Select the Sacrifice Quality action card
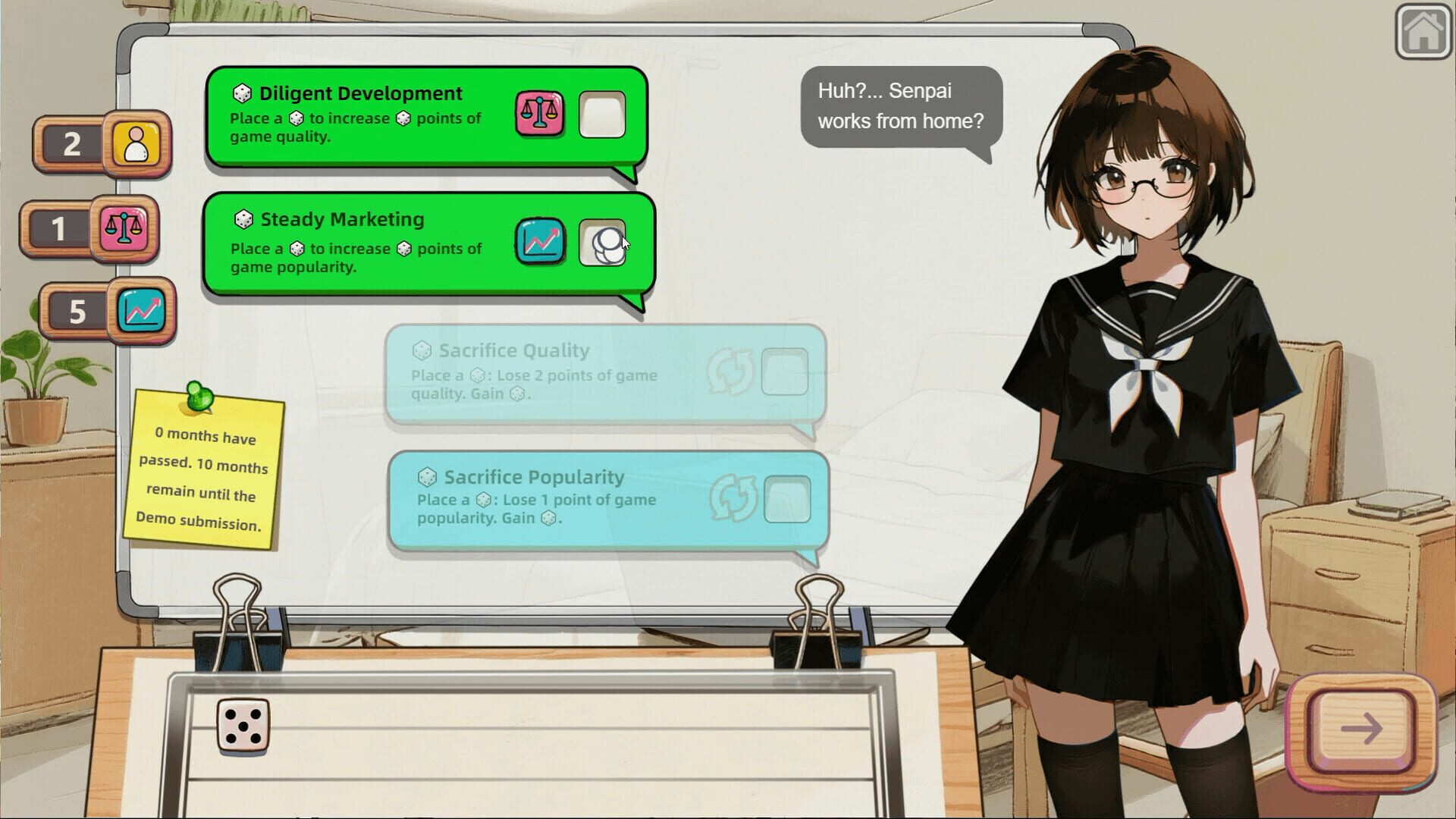1456x819 pixels. point(599,373)
